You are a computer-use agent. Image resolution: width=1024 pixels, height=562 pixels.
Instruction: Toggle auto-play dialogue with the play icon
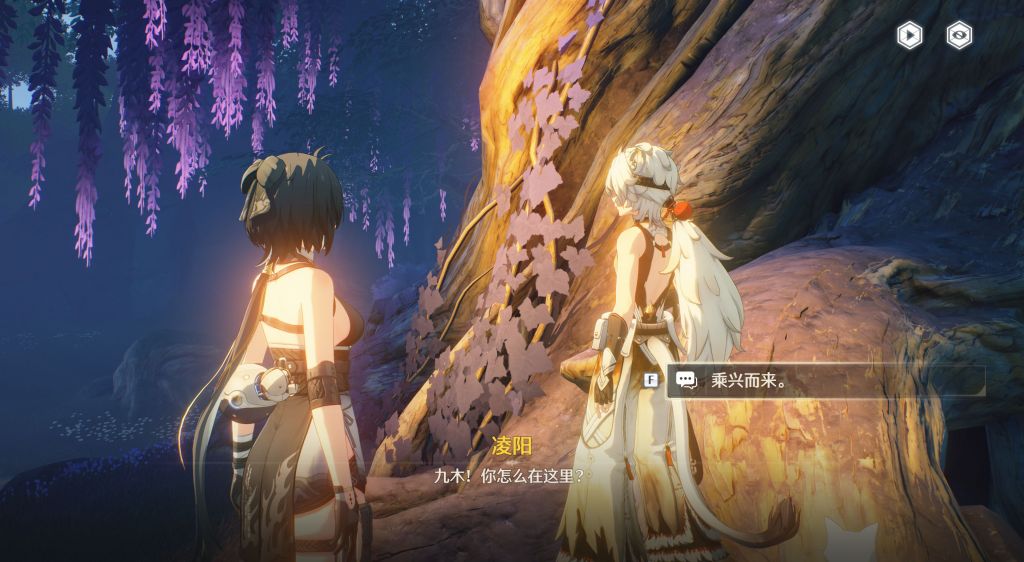(x=909, y=36)
